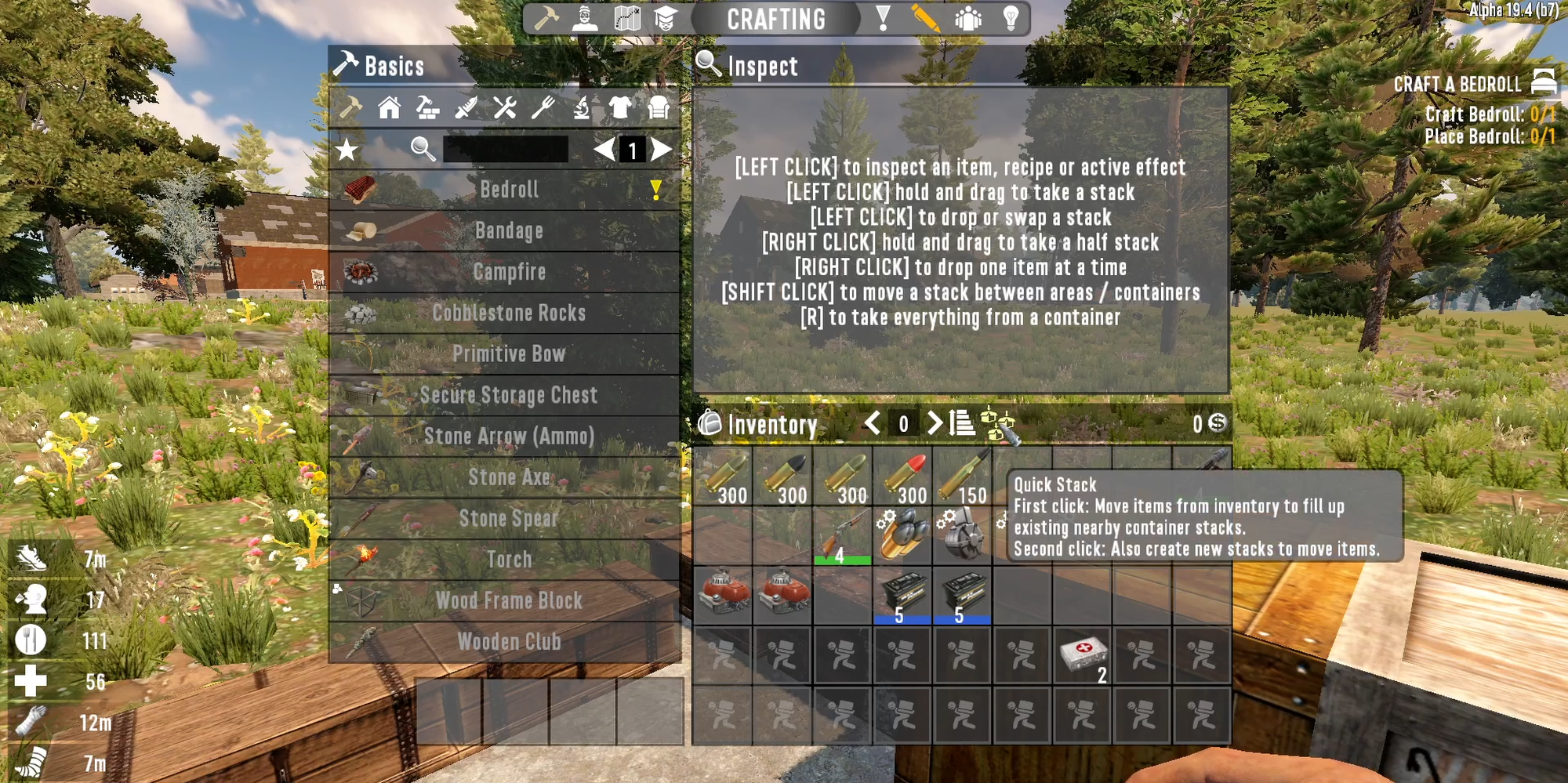Screen dimensions: 1568x783
Task: Click the left recipe page arrow
Action: [604, 150]
